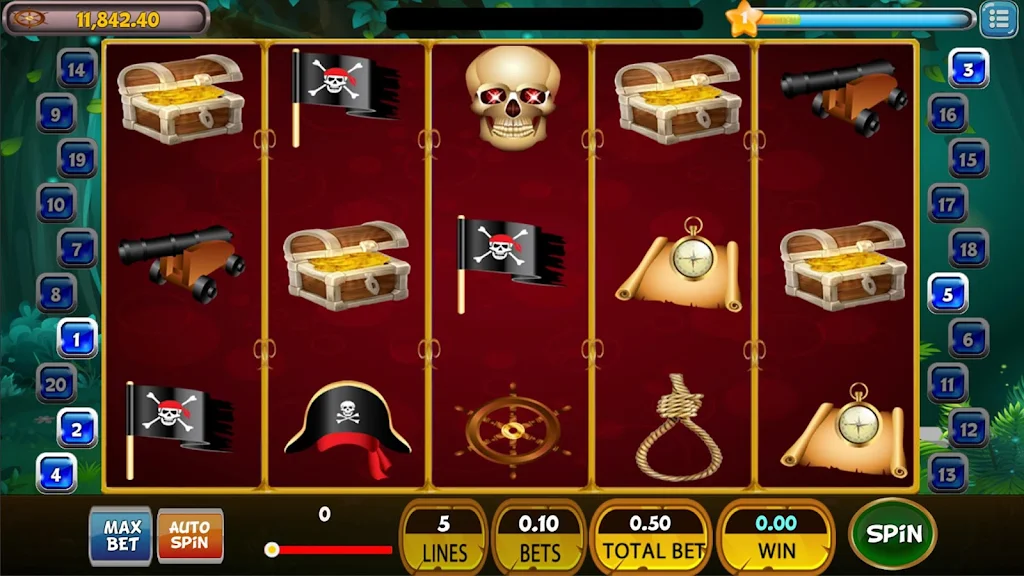Select payline number 18
1024x576 pixels.
968,248
